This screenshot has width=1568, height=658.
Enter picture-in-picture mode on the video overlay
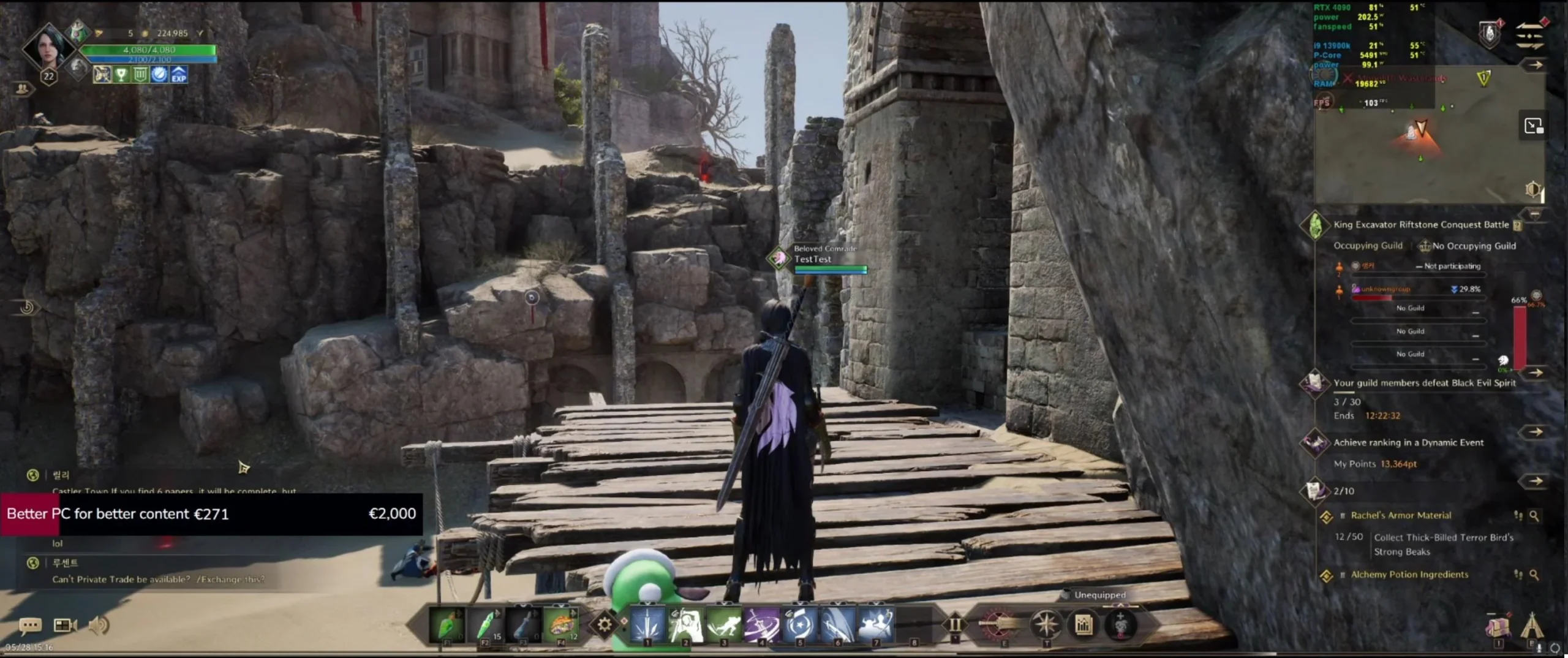(1533, 126)
